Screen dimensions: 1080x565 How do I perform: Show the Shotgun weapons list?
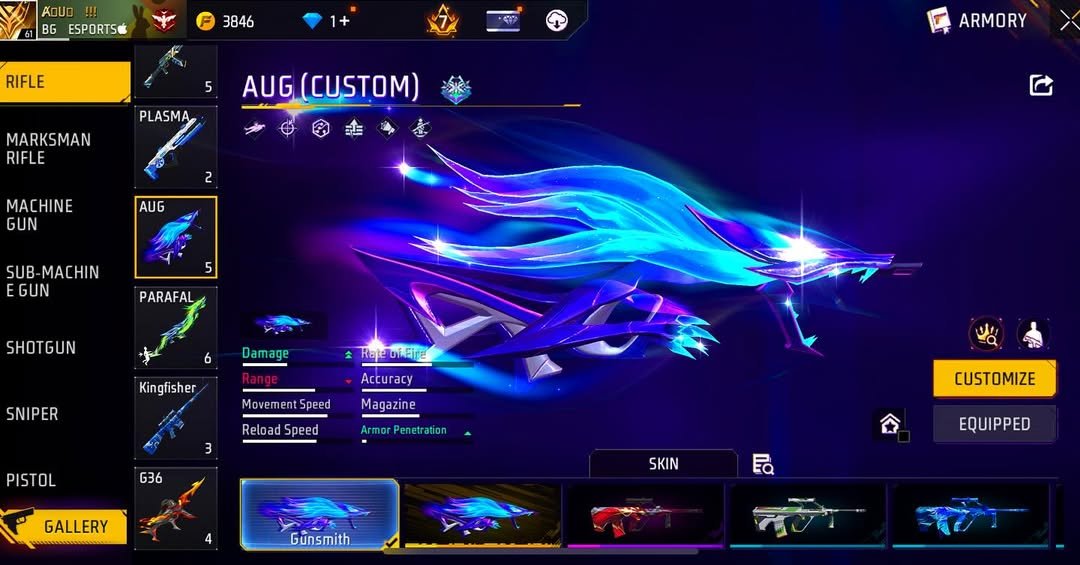coord(41,348)
